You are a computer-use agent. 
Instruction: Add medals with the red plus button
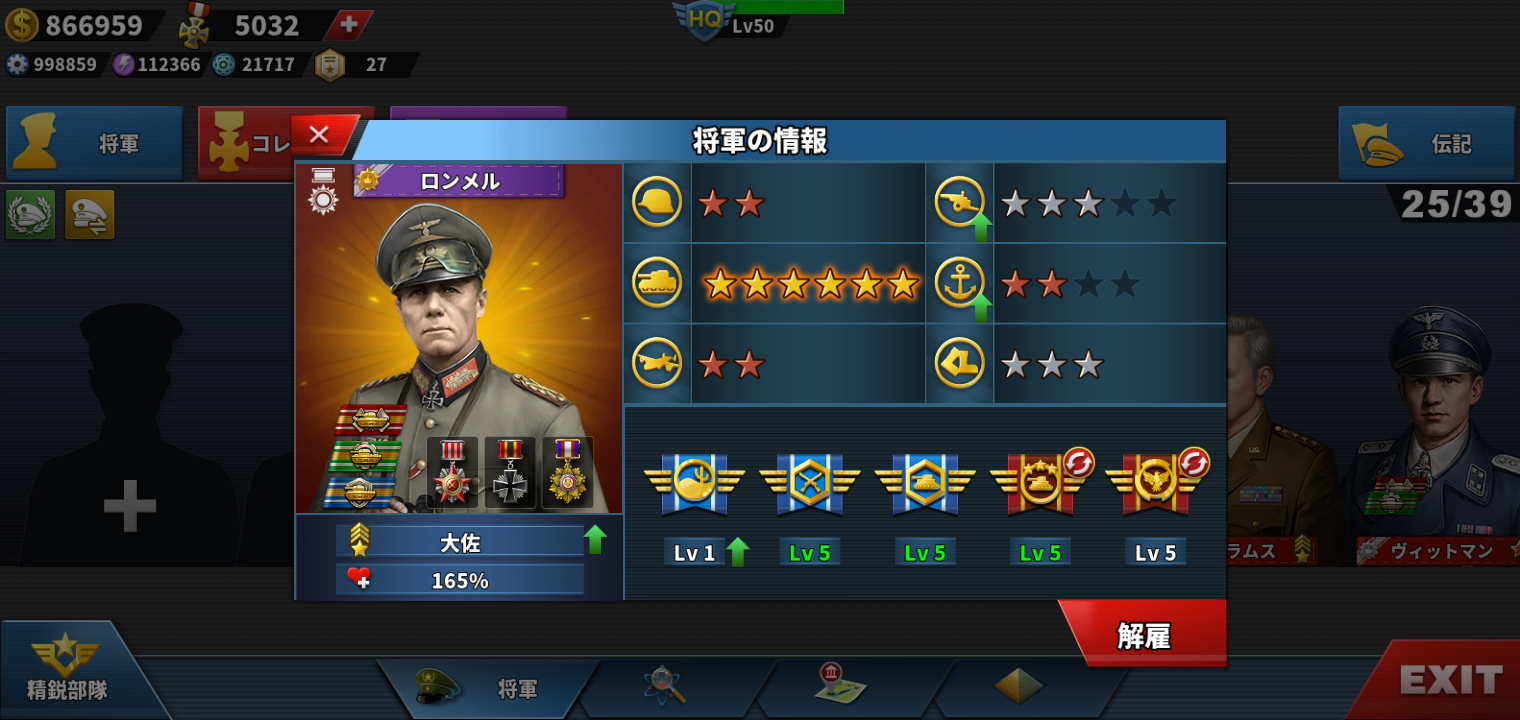(x=348, y=25)
